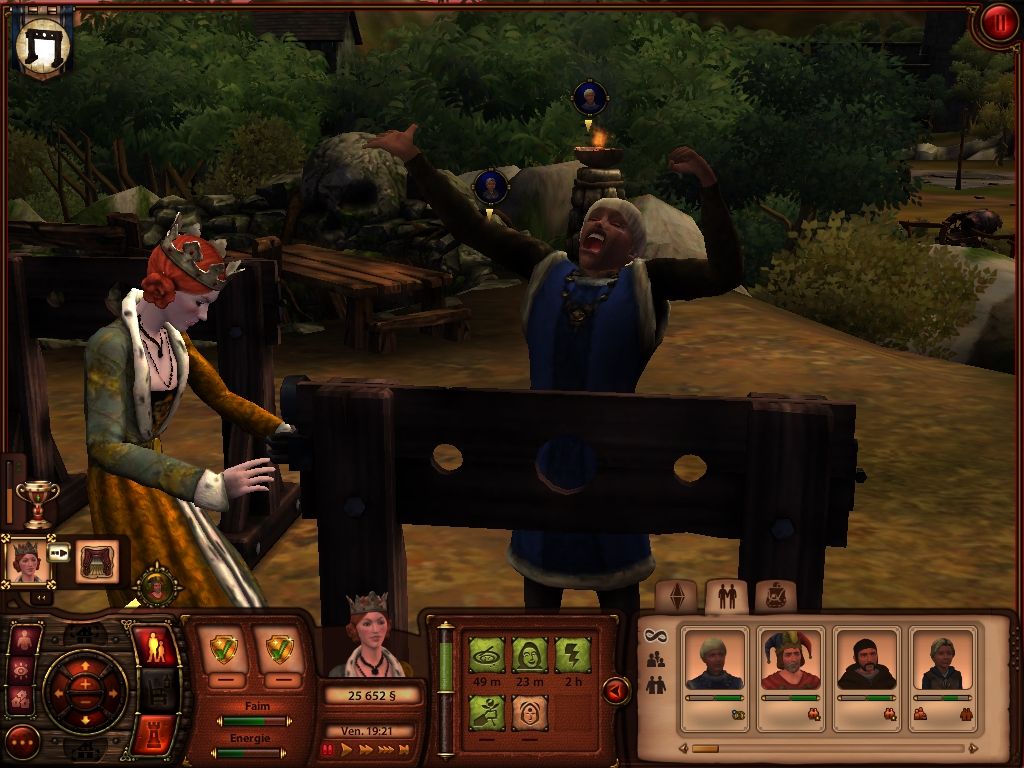1024x768 pixels.
Task: Click the first quest responsibility shield
Action: point(225,651)
